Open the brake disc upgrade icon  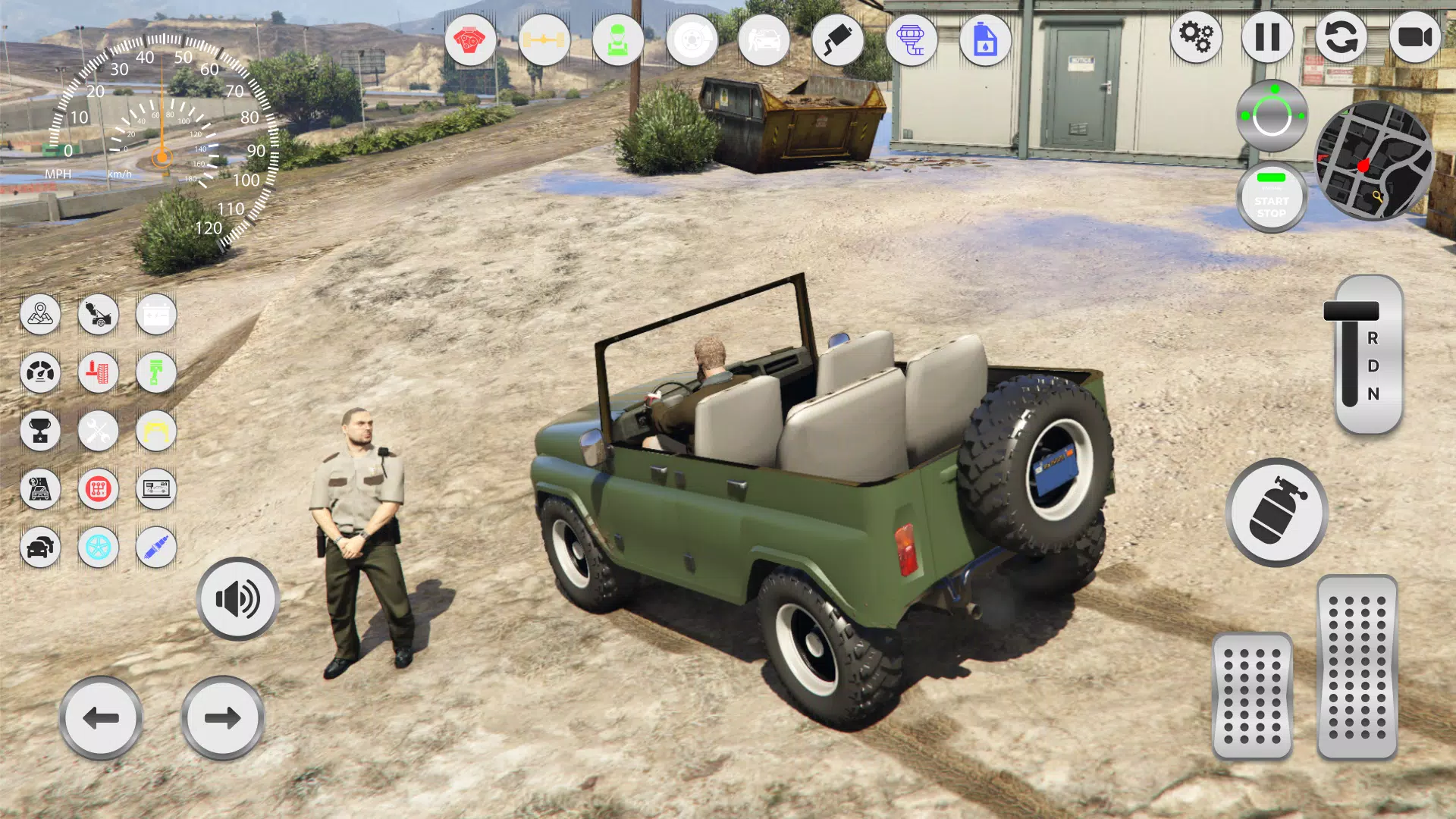[x=689, y=39]
